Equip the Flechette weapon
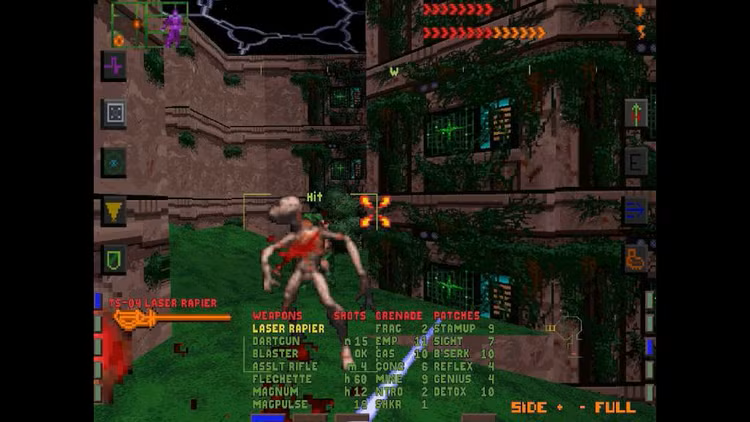 tap(280, 379)
